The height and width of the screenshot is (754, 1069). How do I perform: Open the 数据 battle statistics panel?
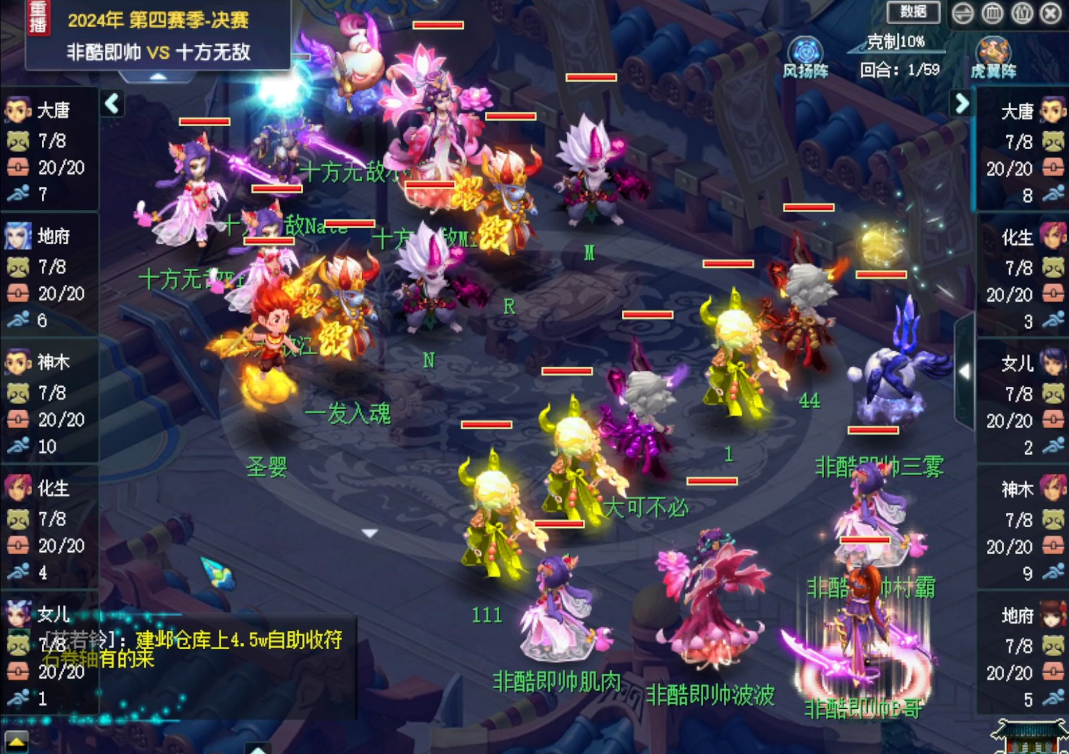(913, 12)
